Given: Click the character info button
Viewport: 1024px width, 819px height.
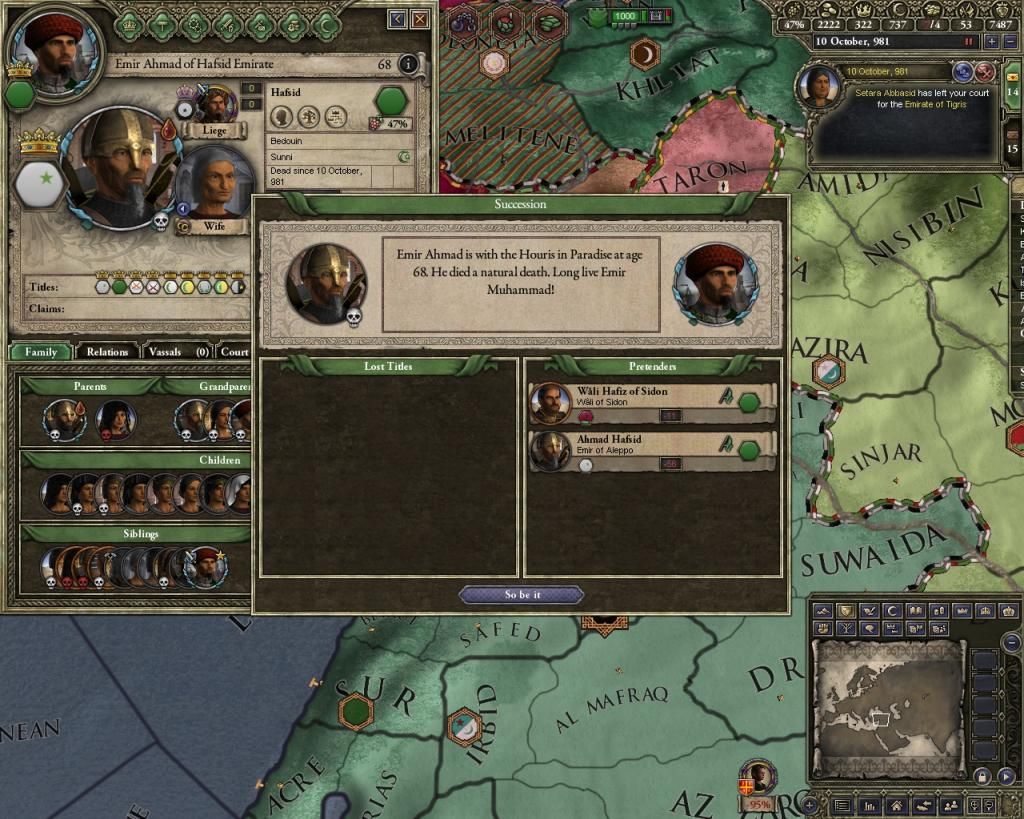Looking at the screenshot, I should coord(408,64).
